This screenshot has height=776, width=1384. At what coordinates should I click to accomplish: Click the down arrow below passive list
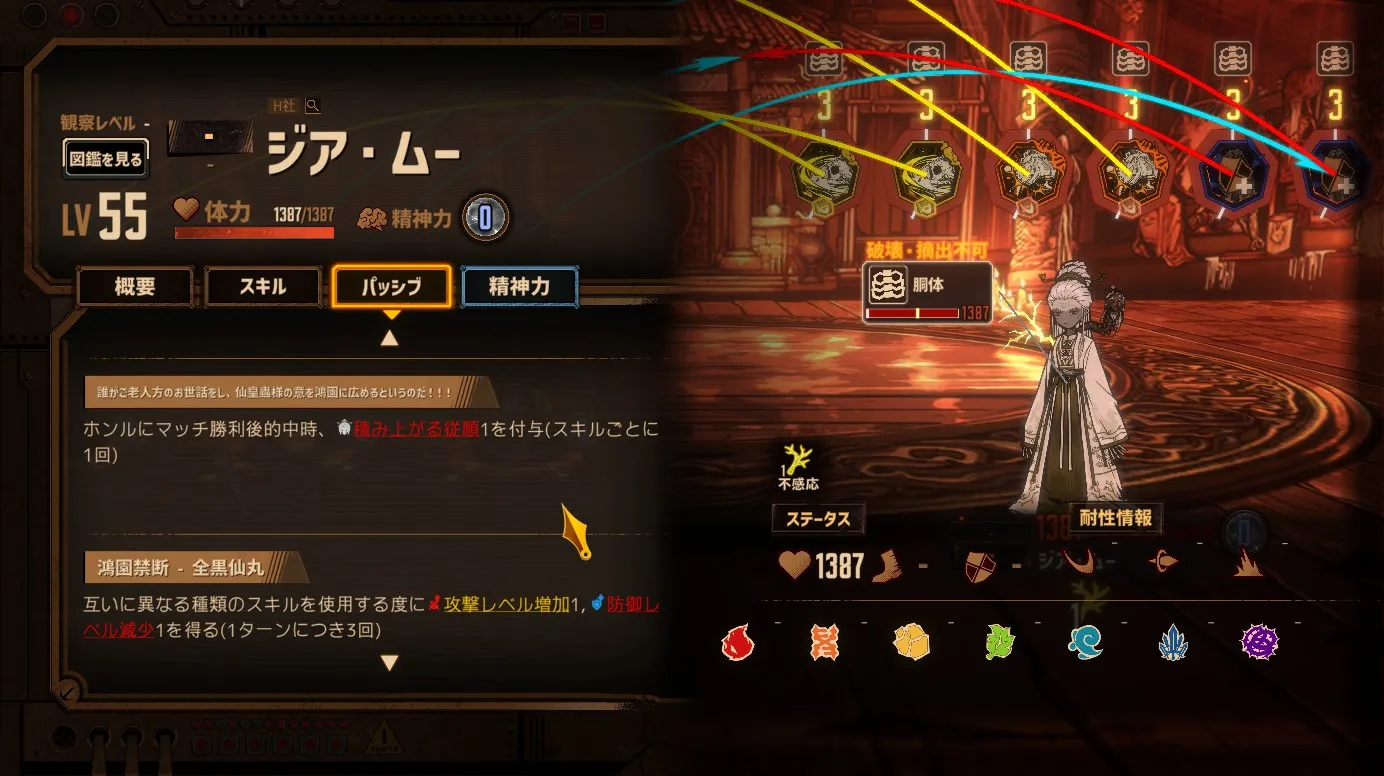(390, 663)
